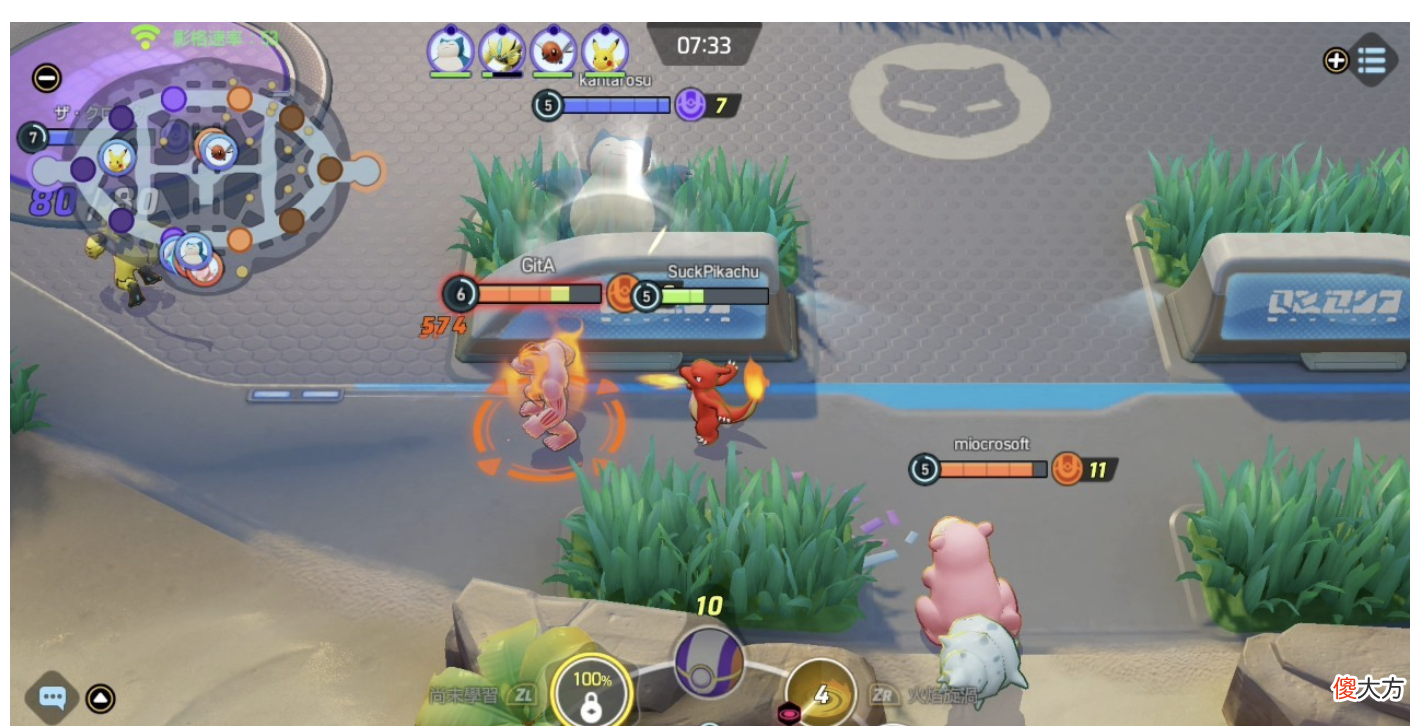Open the quick chat speech bubble
The width and height of the screenshot is (1423, 726).
(x=52, y=697)
